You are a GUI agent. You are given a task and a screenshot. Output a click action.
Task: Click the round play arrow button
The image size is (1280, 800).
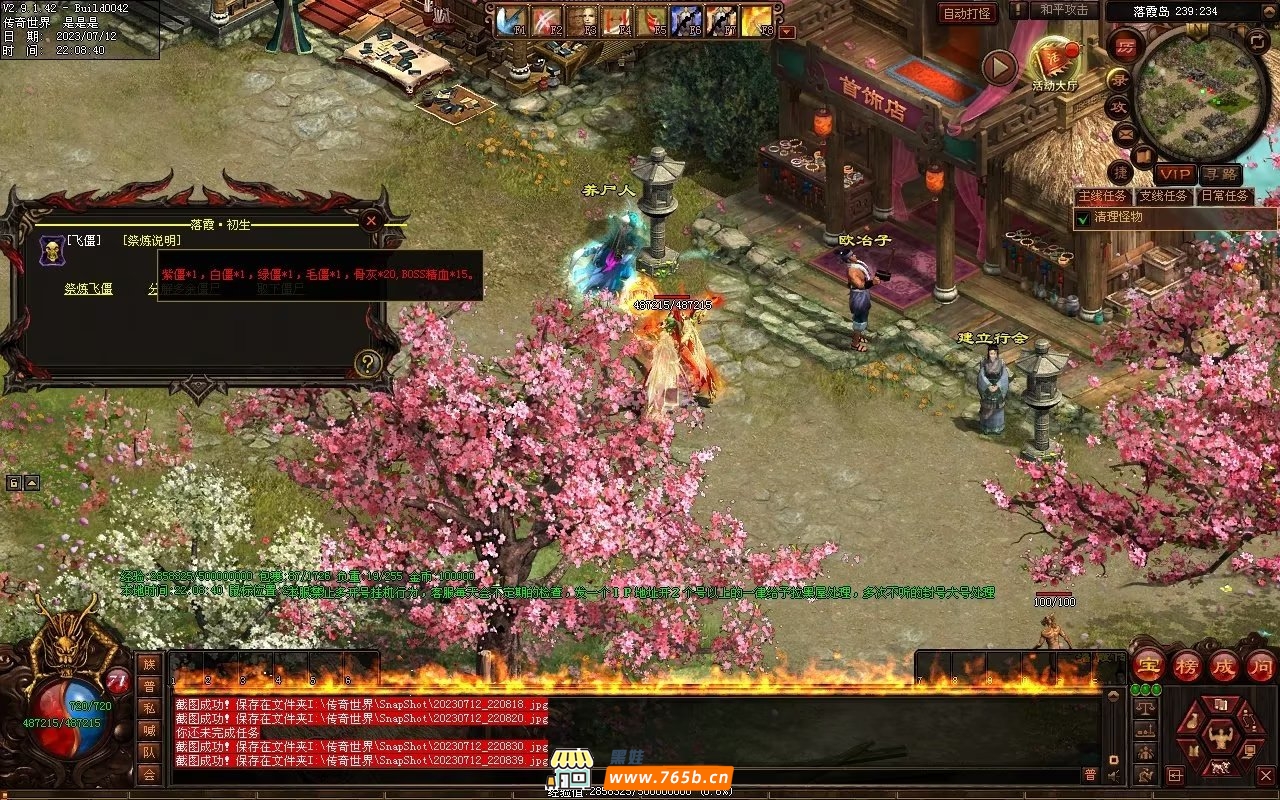tap(999, 67)
